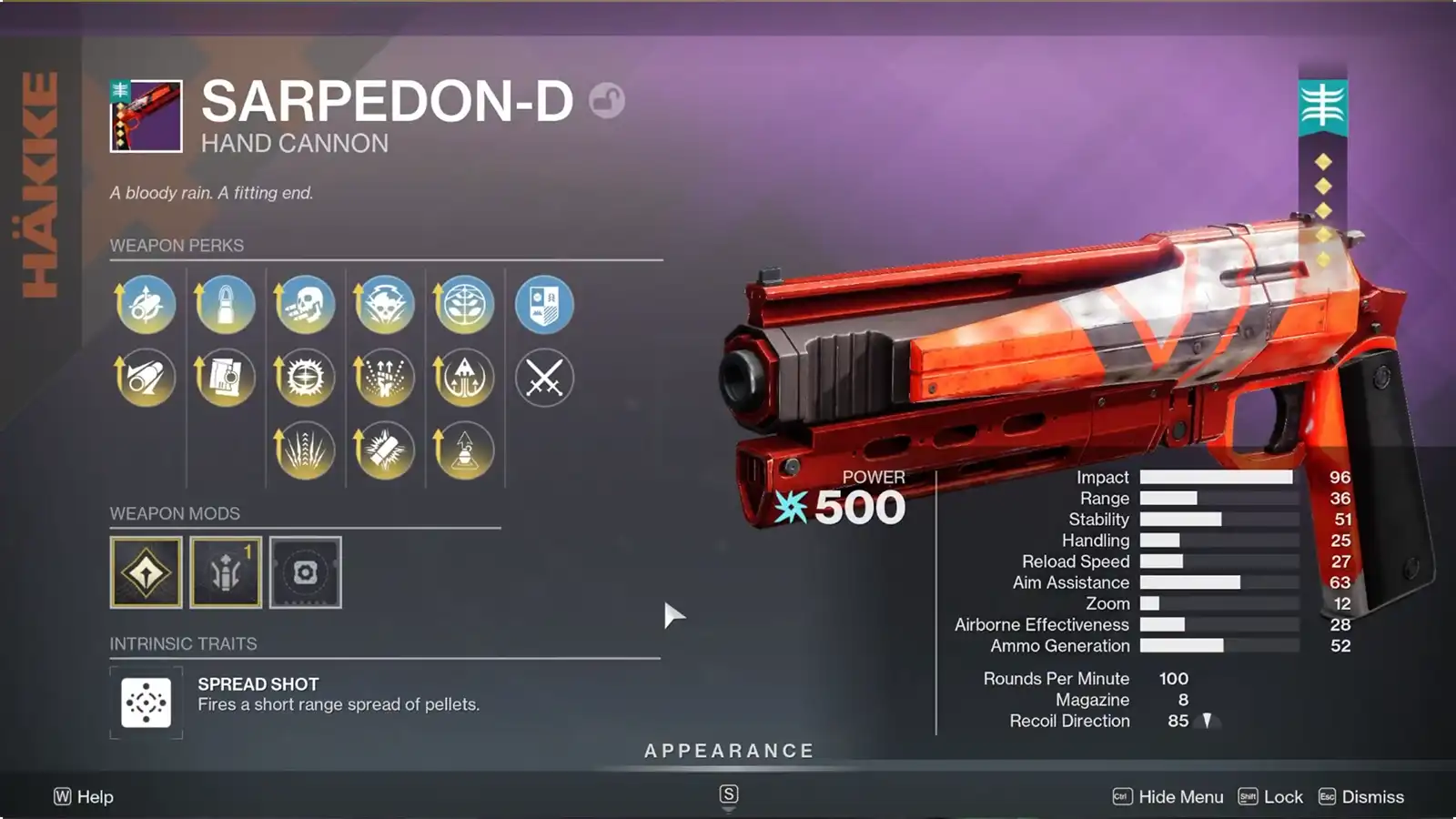Click the targeting reticle perk icon

[304, 377]
